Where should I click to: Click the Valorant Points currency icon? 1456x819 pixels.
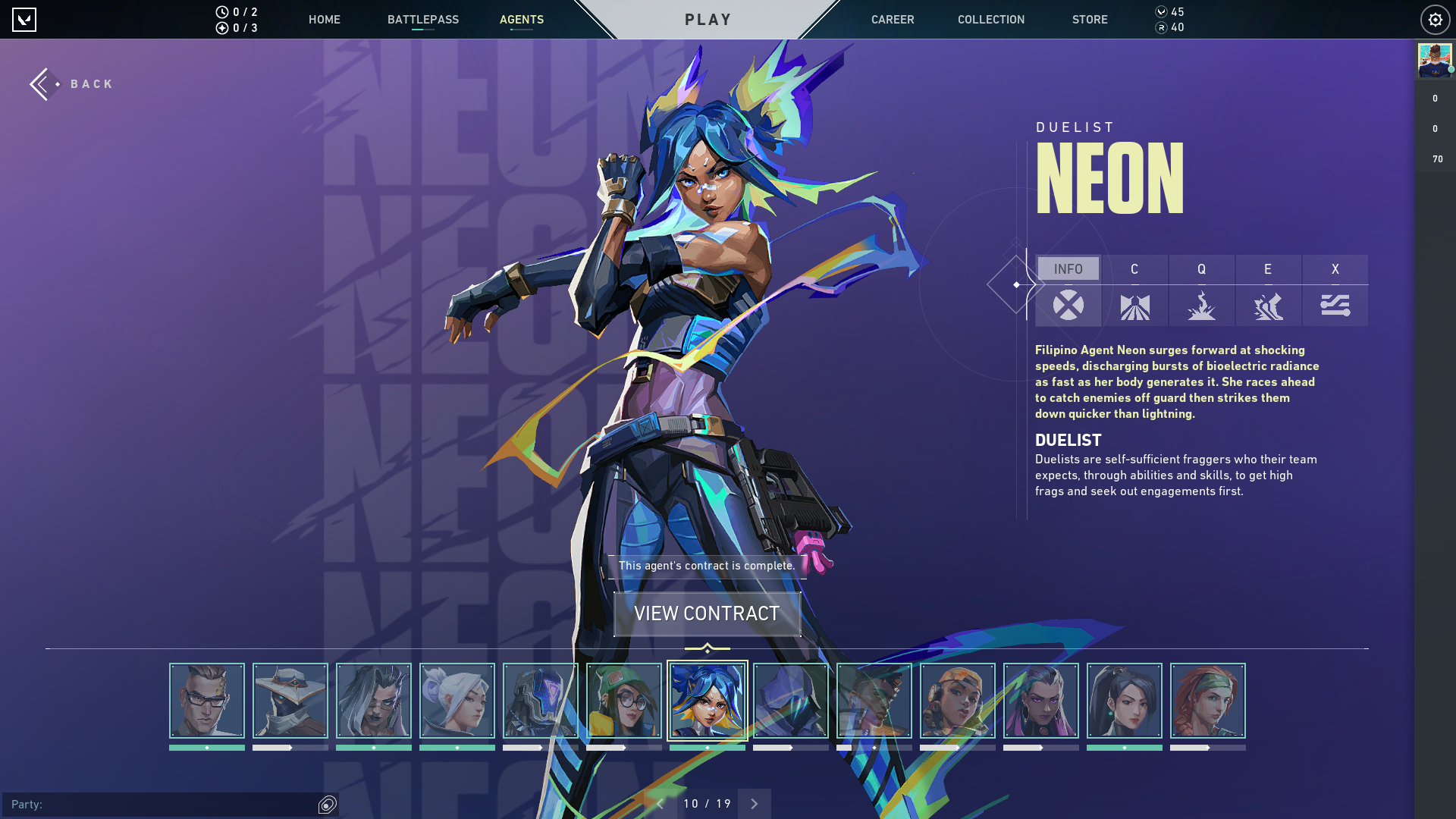[1162, 11]
